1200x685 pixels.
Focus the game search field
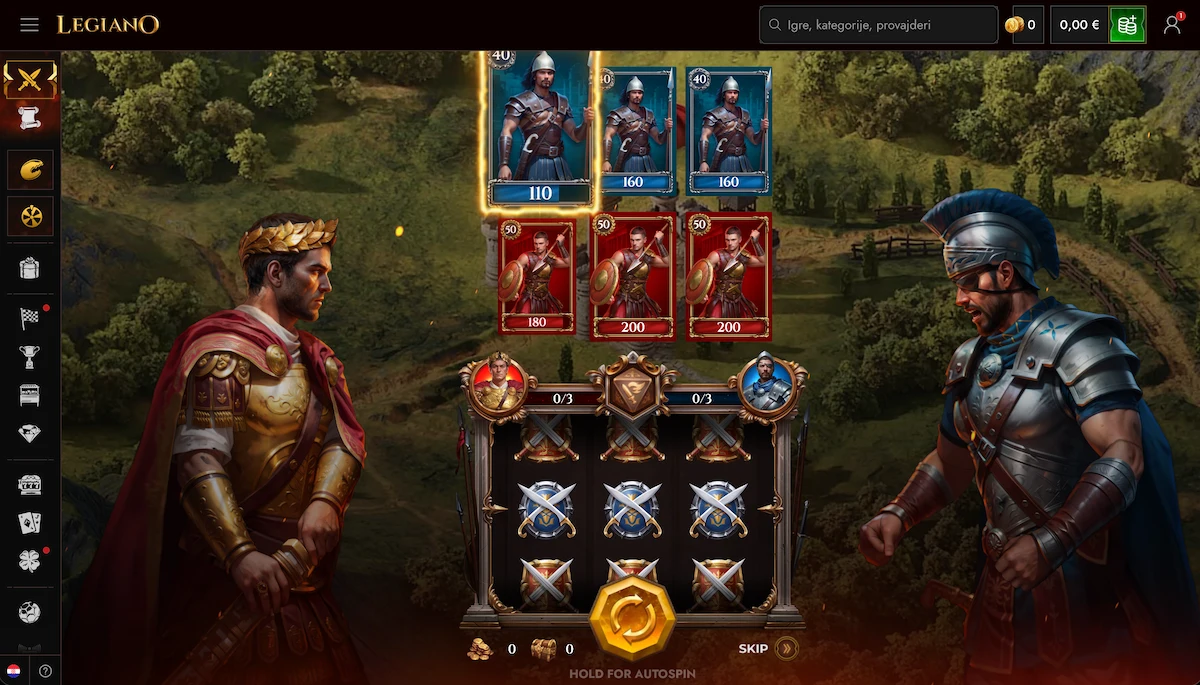[879, 25]
